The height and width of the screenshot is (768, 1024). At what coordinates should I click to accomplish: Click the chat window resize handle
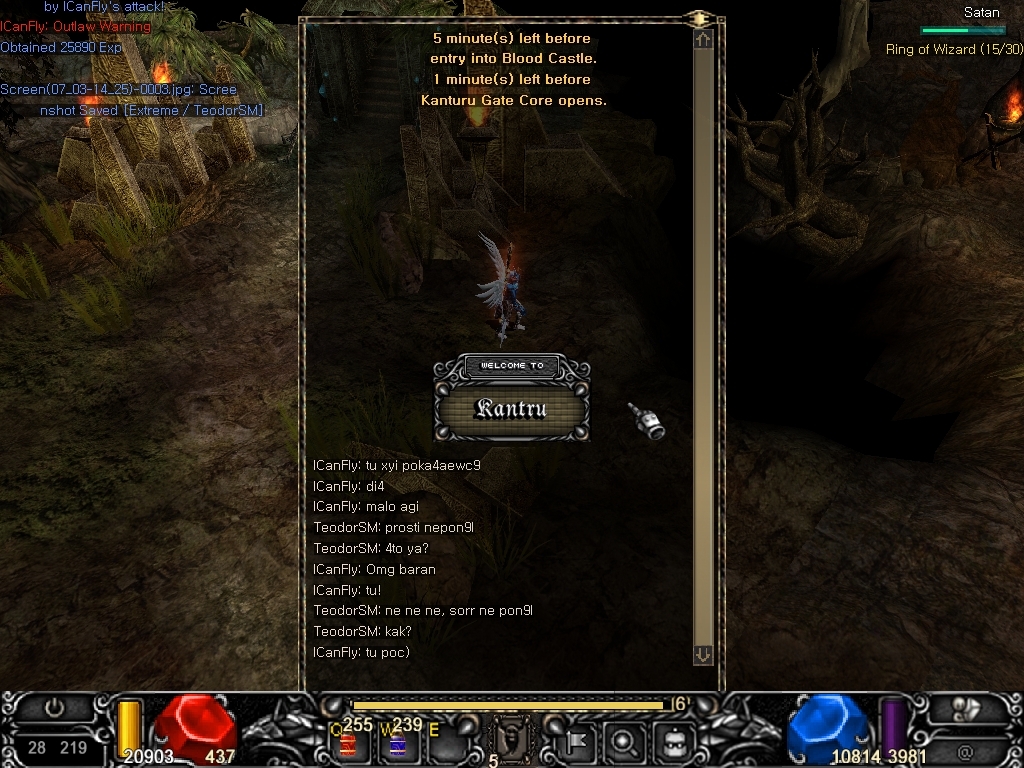click(698, 18)
